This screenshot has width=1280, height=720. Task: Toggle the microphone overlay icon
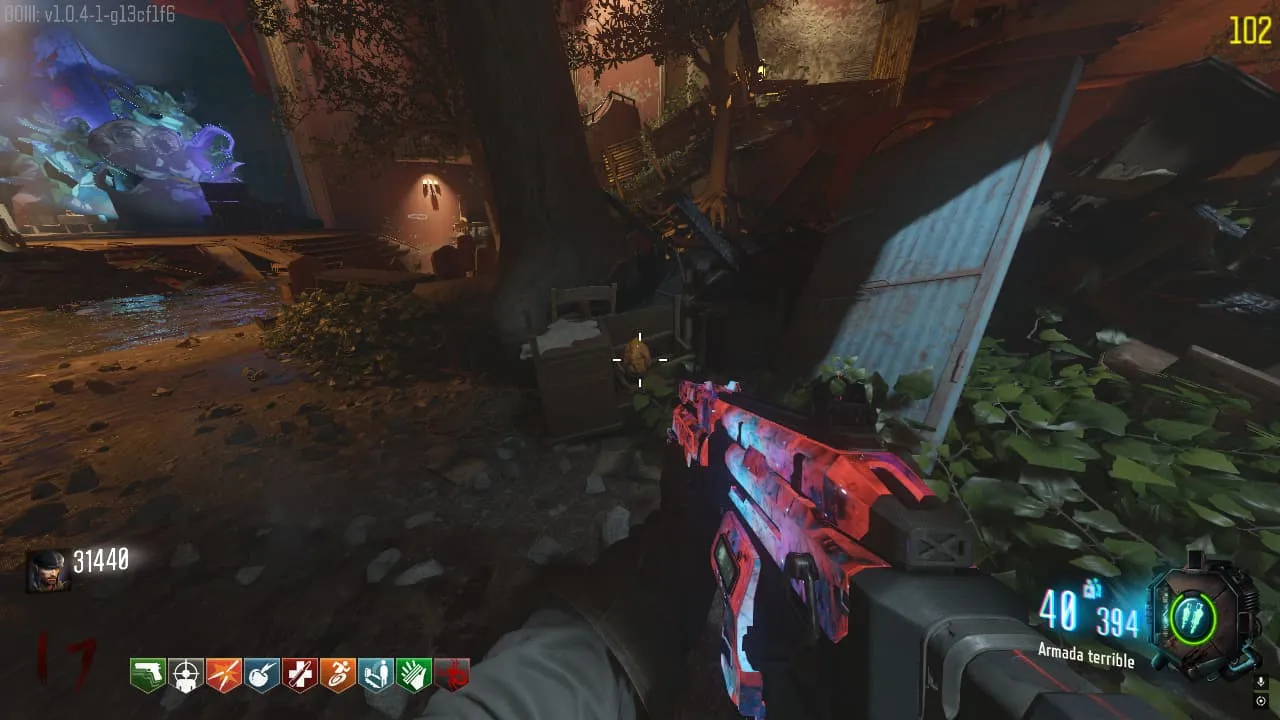click(x=1262, y=682)
